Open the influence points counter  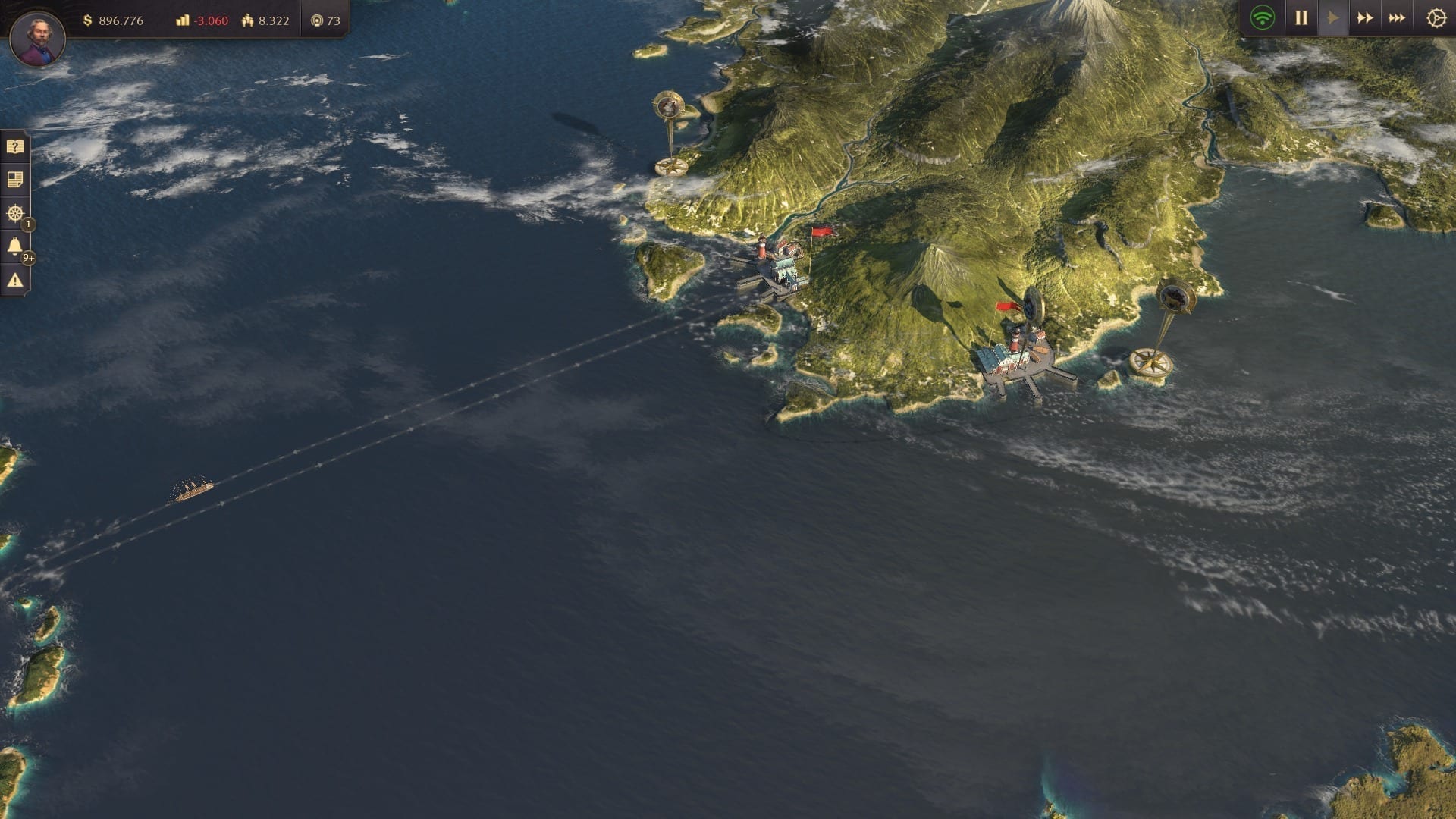click(325, 20)
